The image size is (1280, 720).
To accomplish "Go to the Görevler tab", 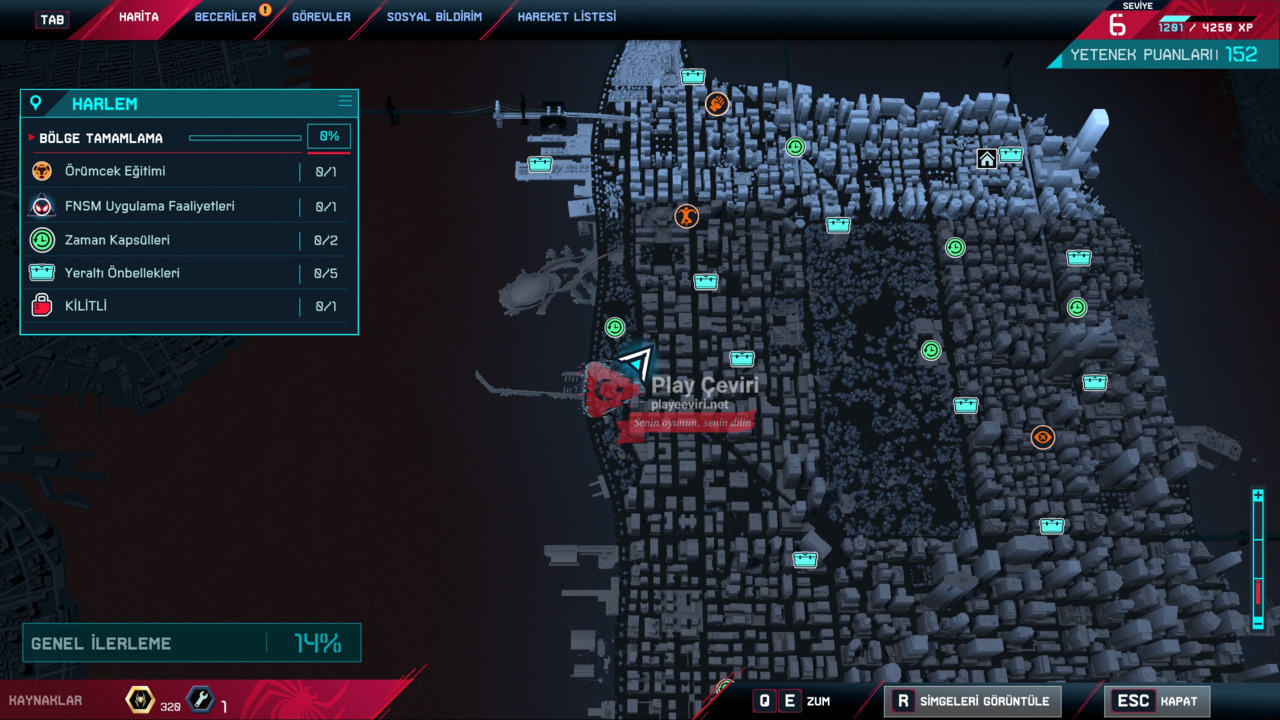I will [x=321, y=17].
